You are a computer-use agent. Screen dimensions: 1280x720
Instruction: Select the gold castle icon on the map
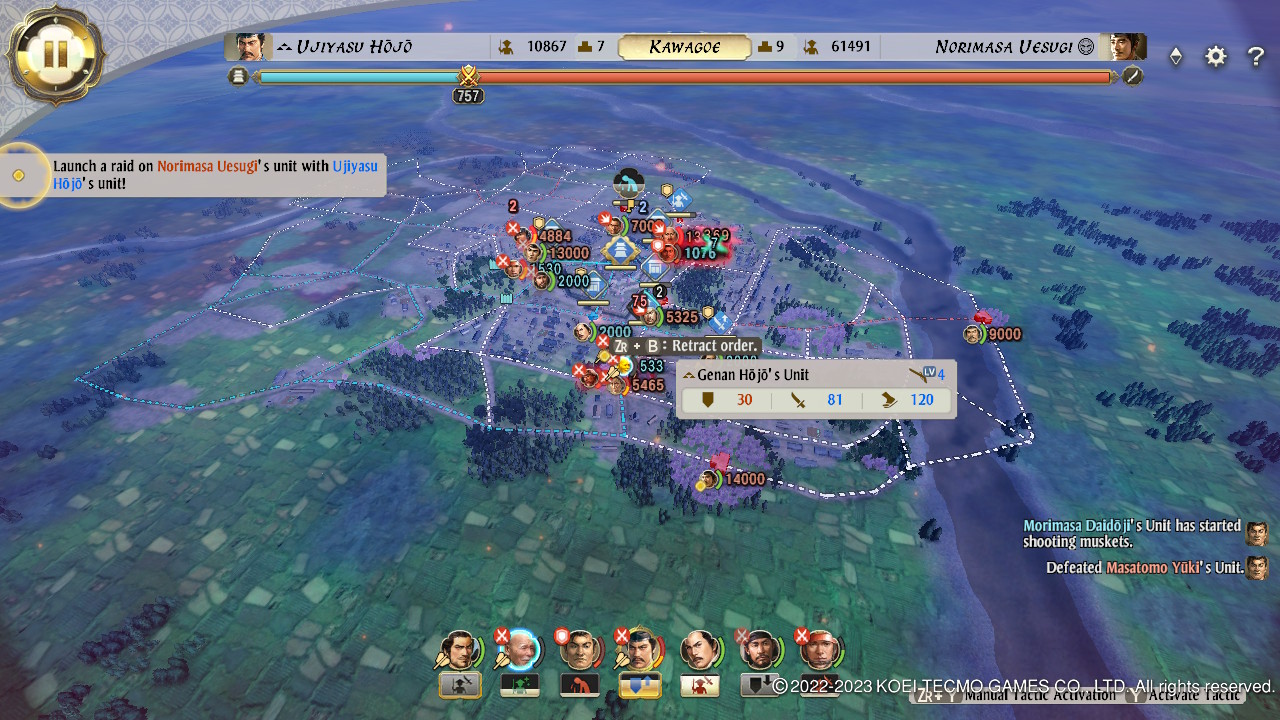[x=621, y=249]
